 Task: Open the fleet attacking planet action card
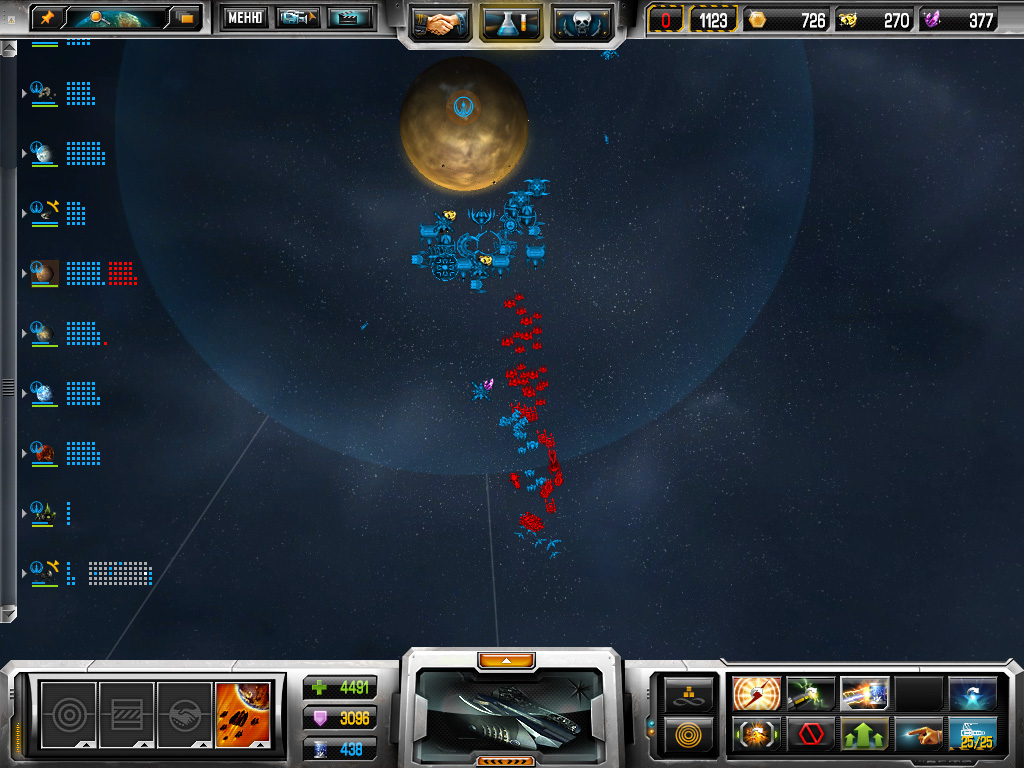click(243, 708)
